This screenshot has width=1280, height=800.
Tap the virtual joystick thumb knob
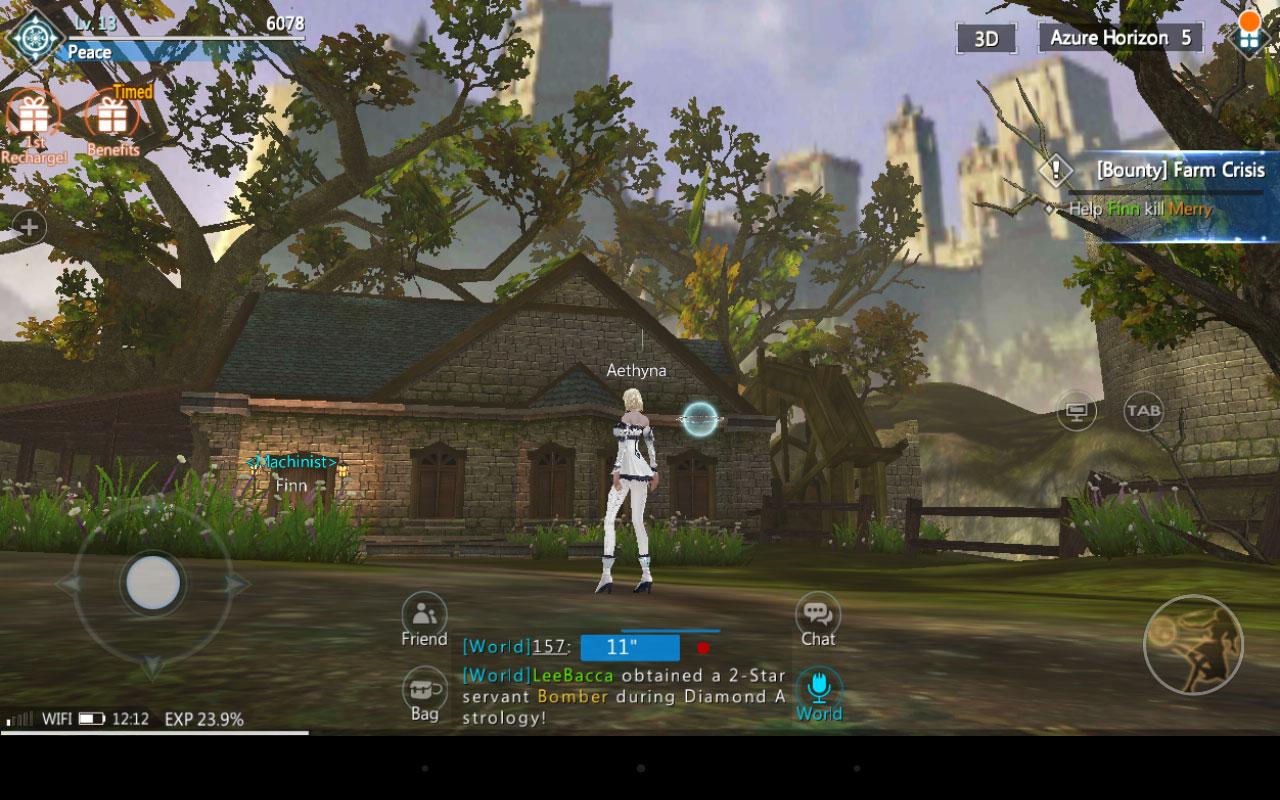click(x=153, y=582)
